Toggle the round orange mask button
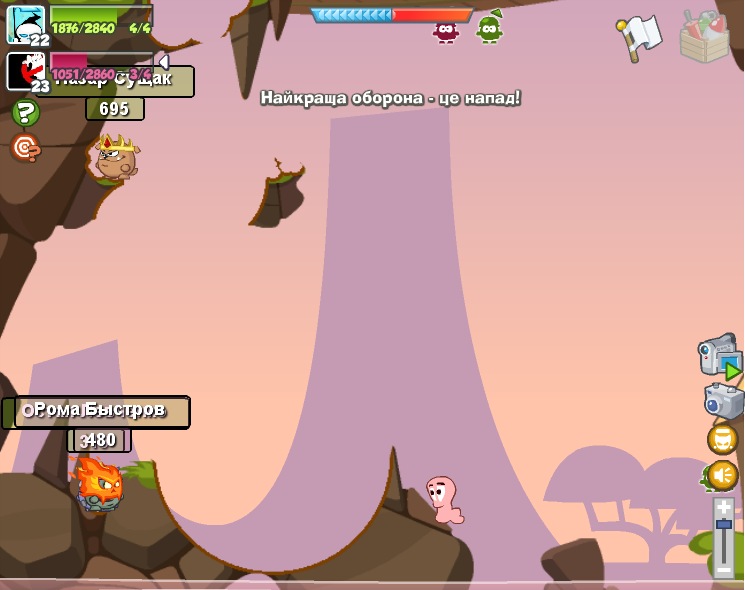The image size is (745, 590). point(722,439)
